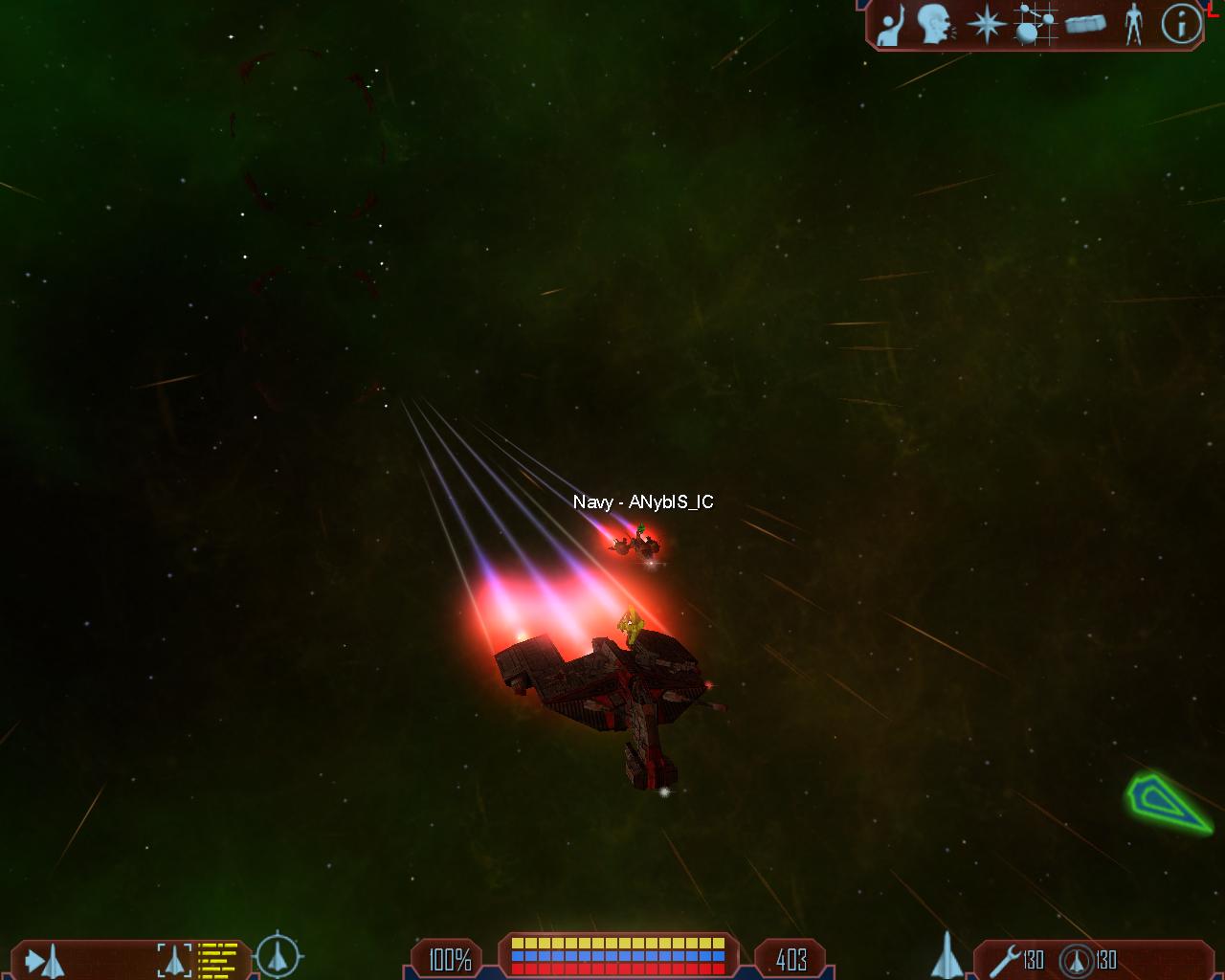
Task: Use the circled ship shield battery icon
Action: click(1076, 960)
